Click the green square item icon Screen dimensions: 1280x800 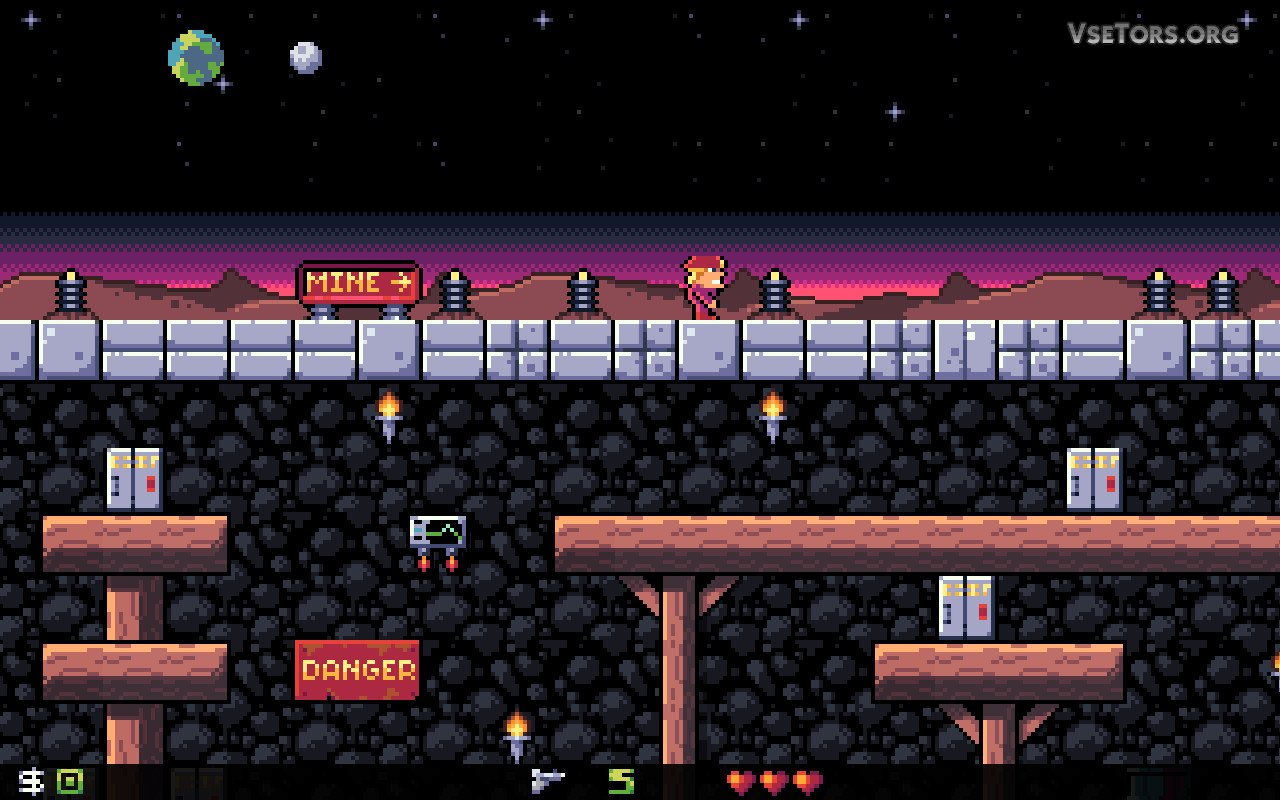(69, 781)
